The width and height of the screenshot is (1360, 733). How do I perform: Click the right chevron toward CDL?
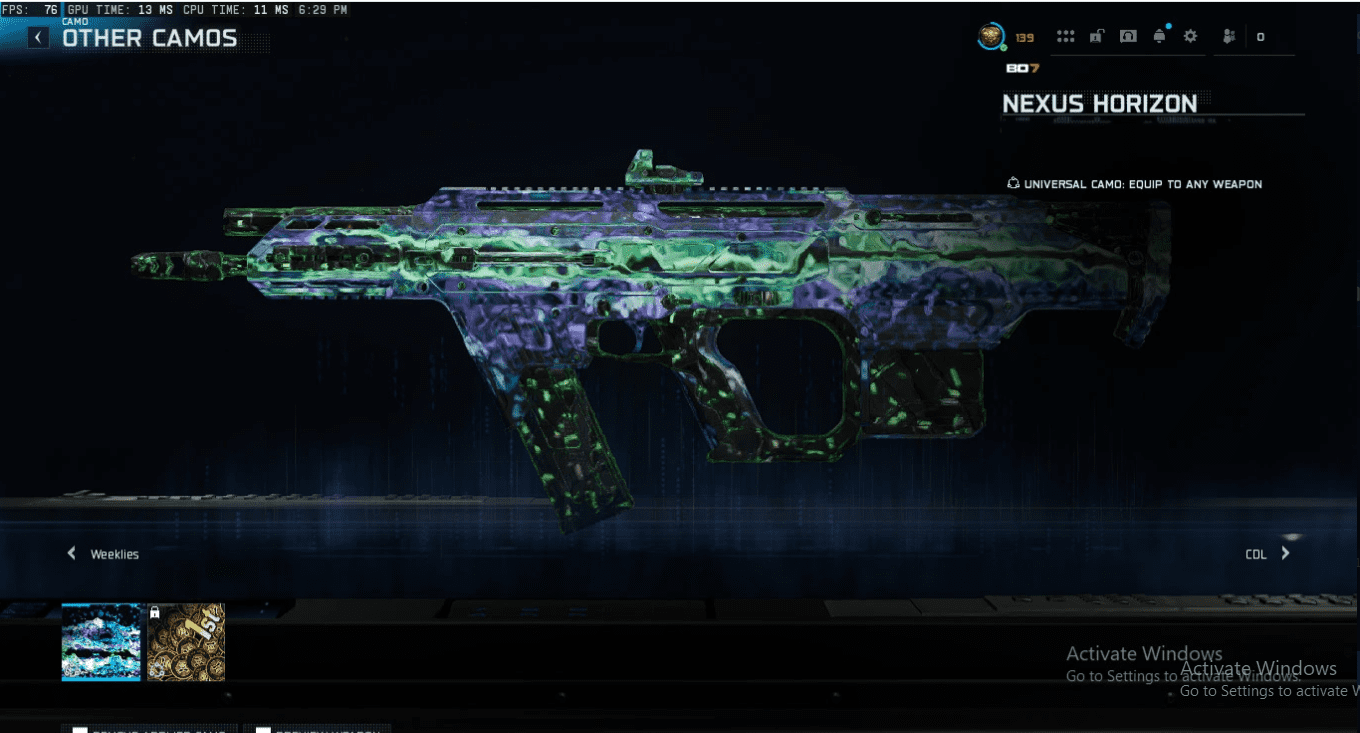(x=1285, y=552)
